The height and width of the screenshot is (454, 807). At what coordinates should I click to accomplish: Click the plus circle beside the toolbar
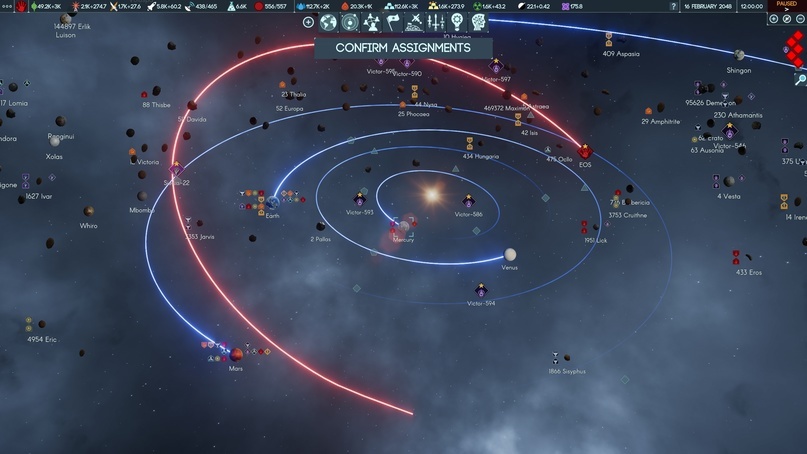click(x=309, y=22)
